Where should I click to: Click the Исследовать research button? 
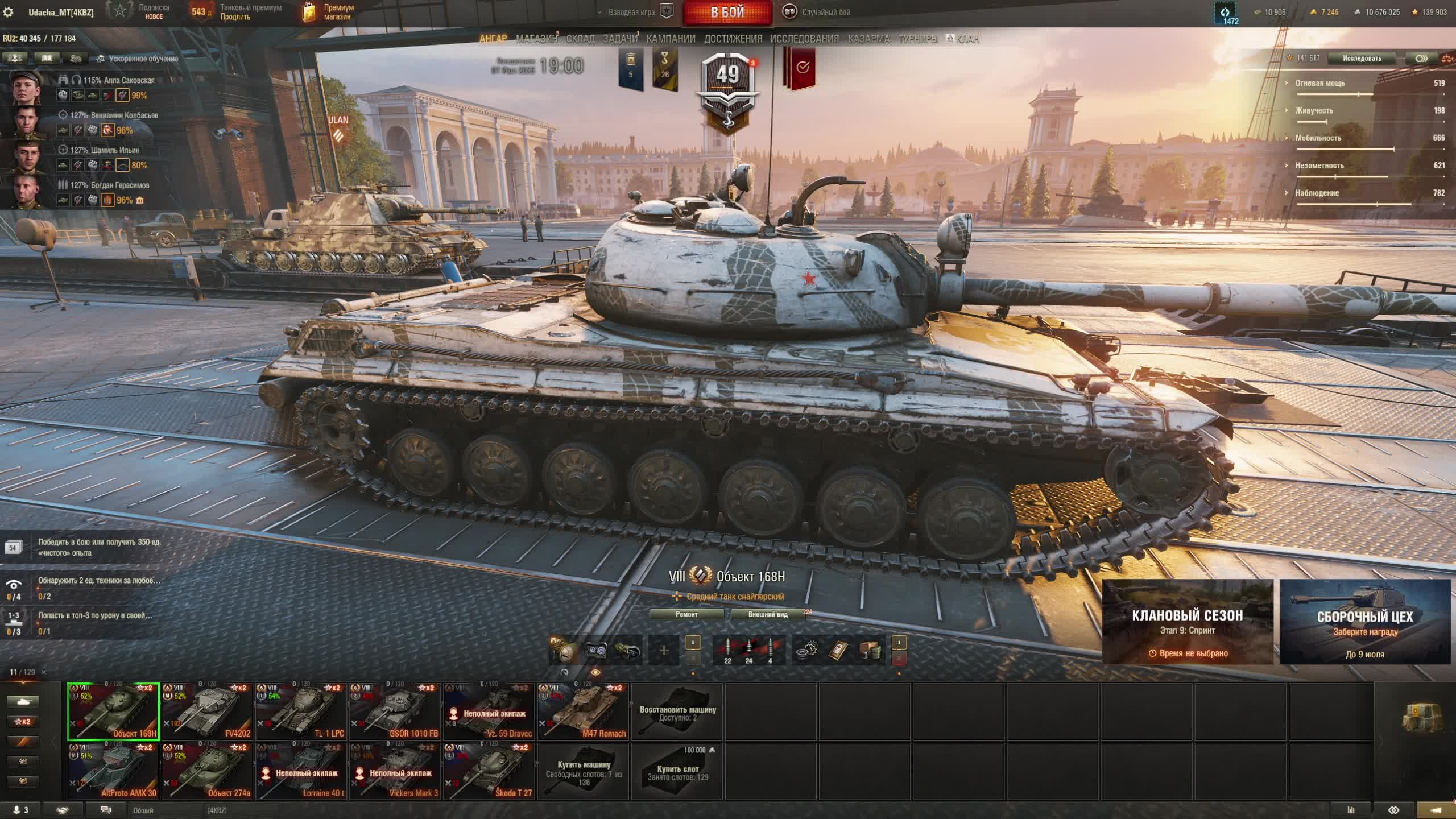[x=1362, y=59]
